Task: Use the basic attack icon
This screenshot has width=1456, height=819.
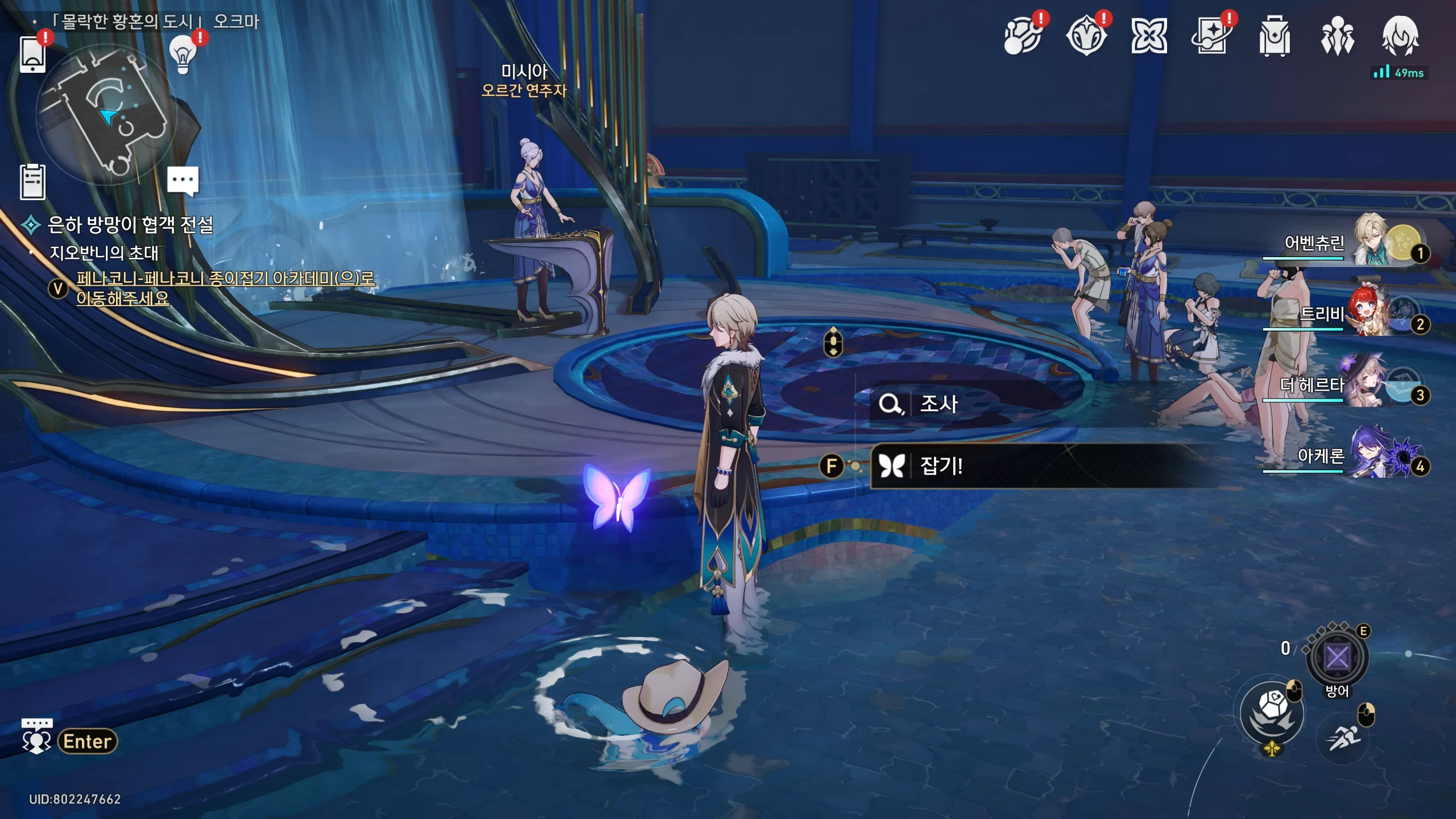Action: (1272, 713)
